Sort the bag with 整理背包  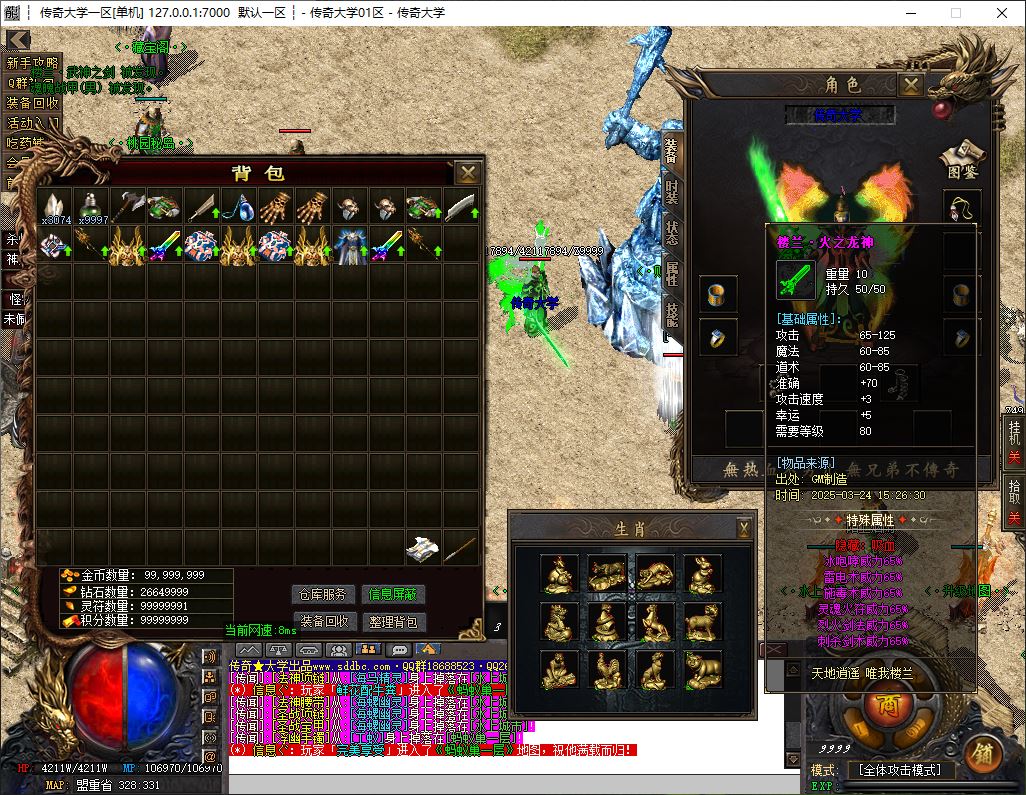click(x=393, y=621)
